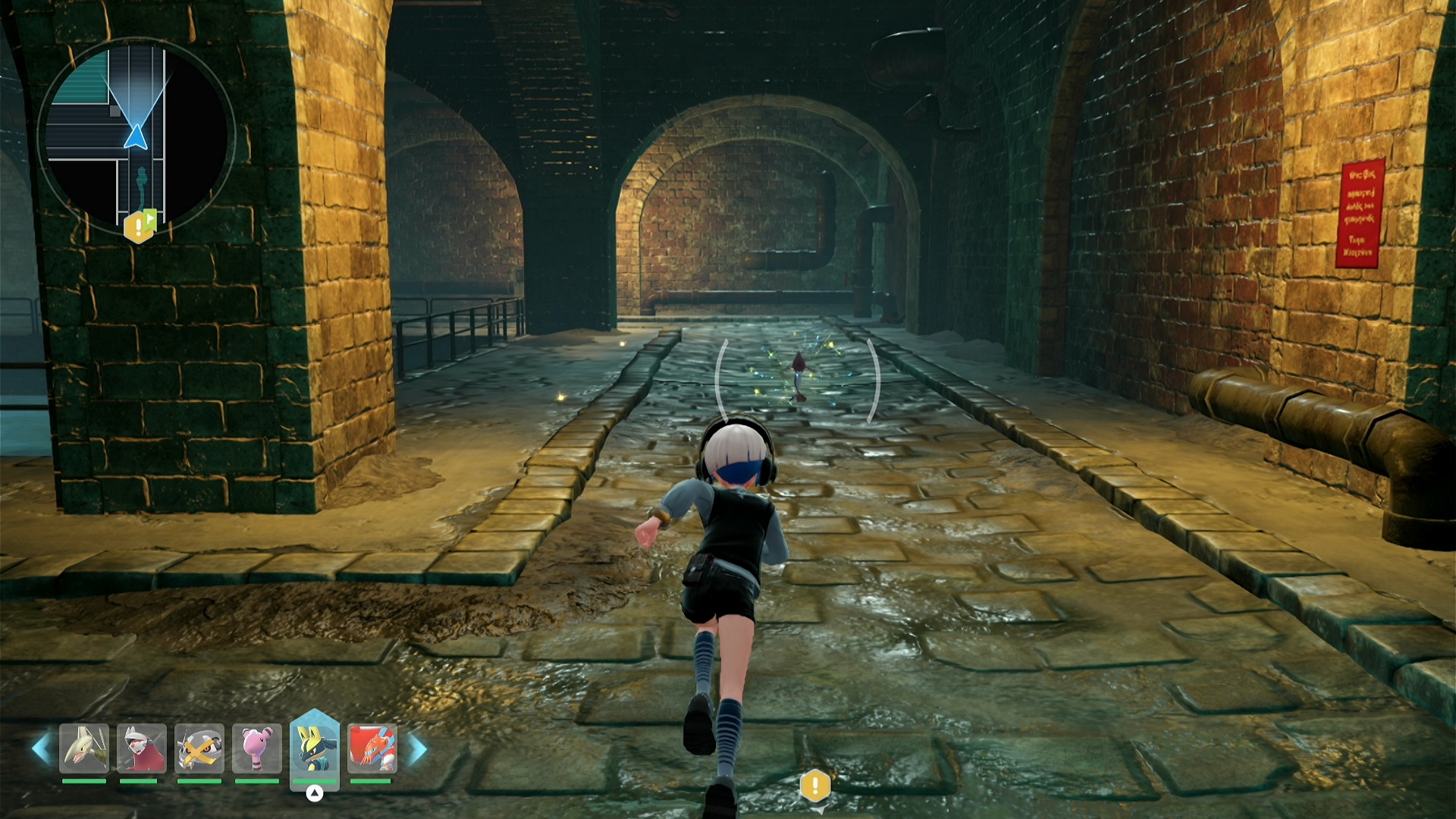Viewport: 1456px width, 819px height.
Task: Click the left arrow beside the party bar
Action: tap(41, 748)
